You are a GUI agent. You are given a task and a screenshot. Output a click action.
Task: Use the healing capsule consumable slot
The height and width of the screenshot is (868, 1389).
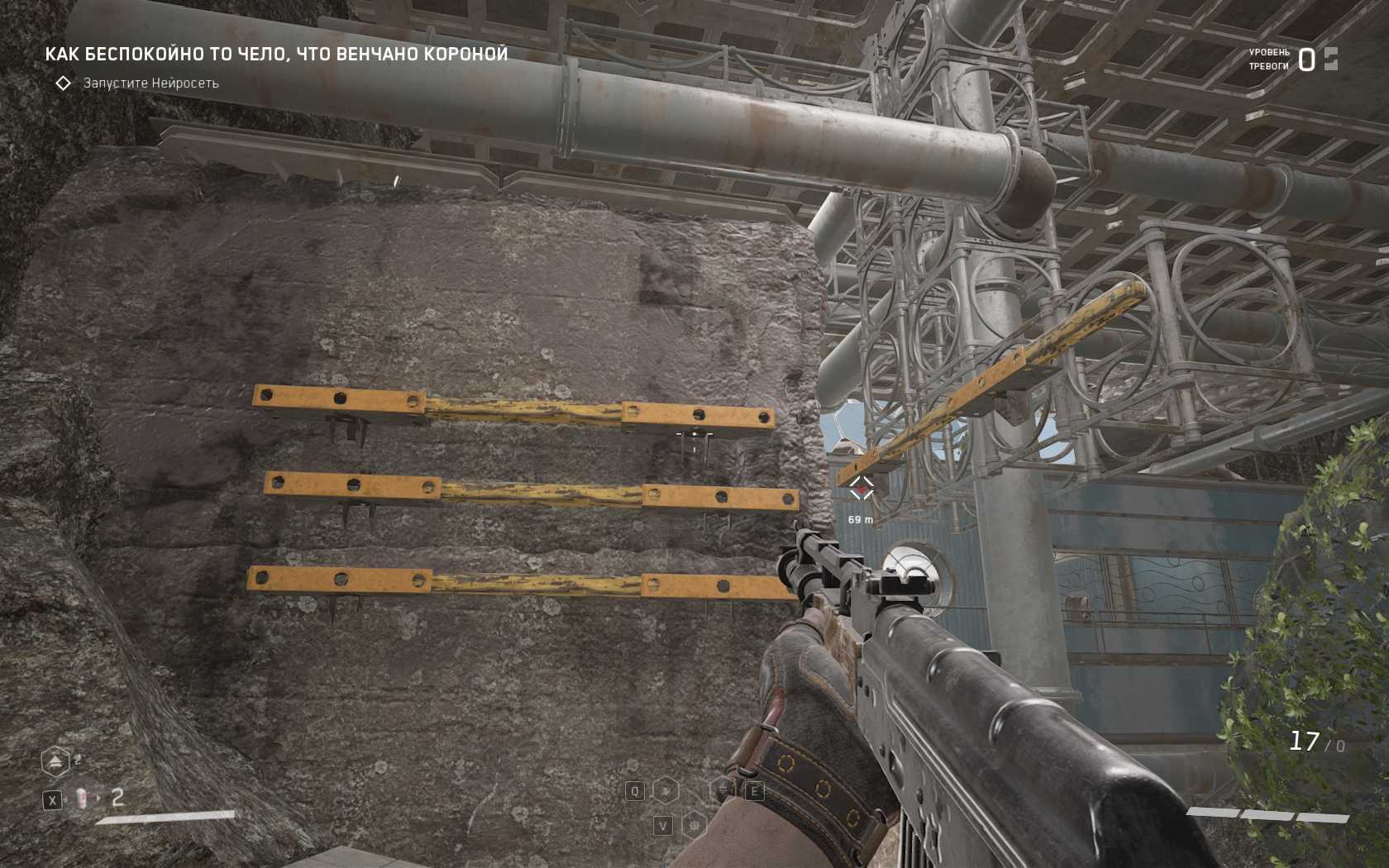tap(82, 799)
